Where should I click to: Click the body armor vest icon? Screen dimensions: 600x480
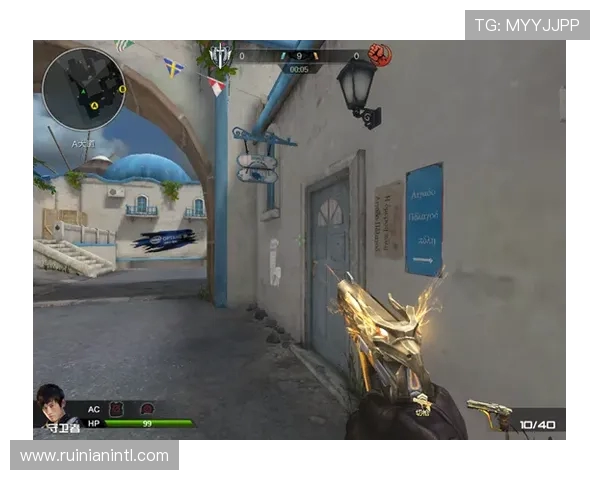[116, 409]
